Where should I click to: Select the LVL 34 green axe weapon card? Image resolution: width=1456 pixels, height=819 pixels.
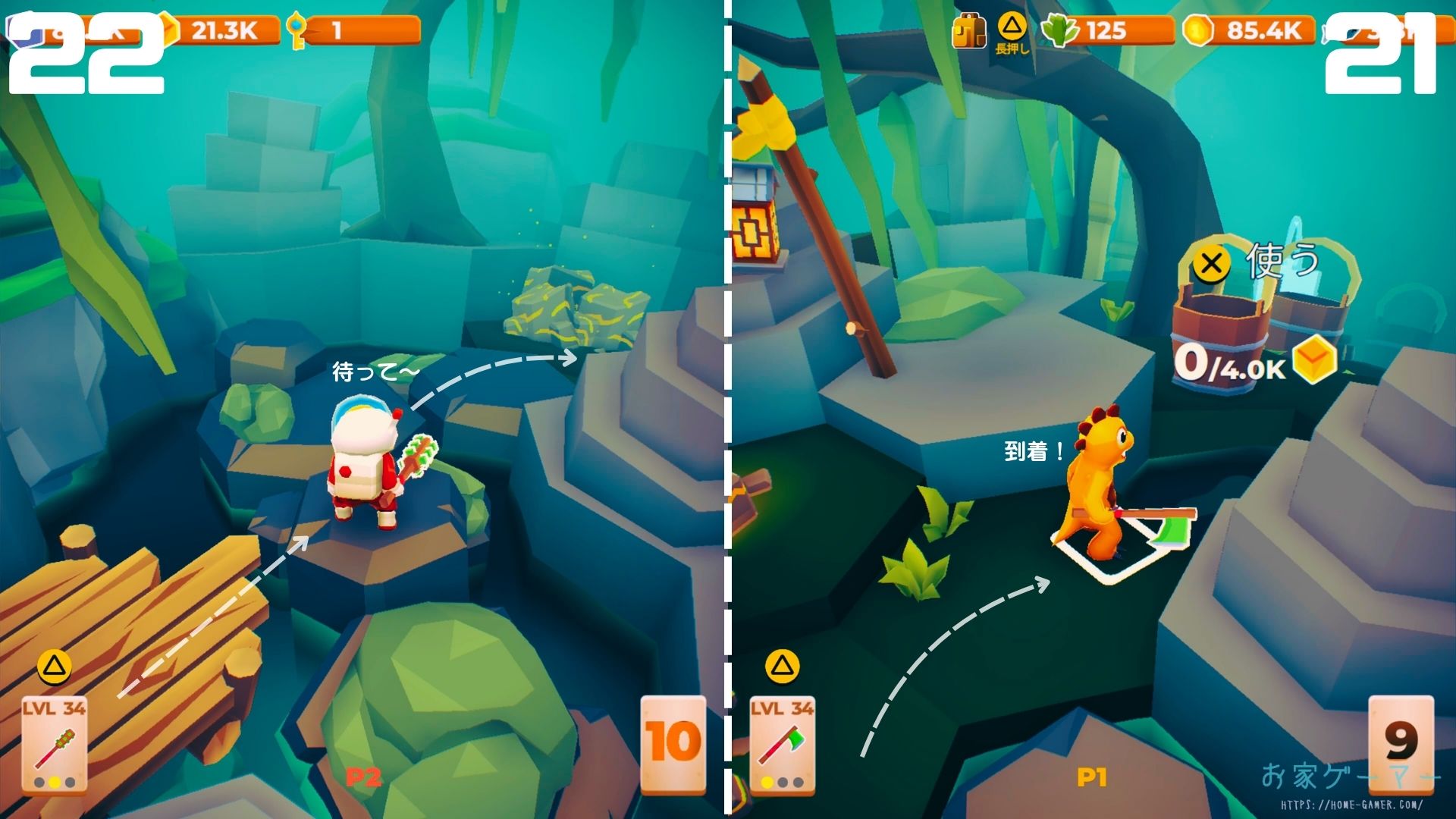[x=782, y=745]
